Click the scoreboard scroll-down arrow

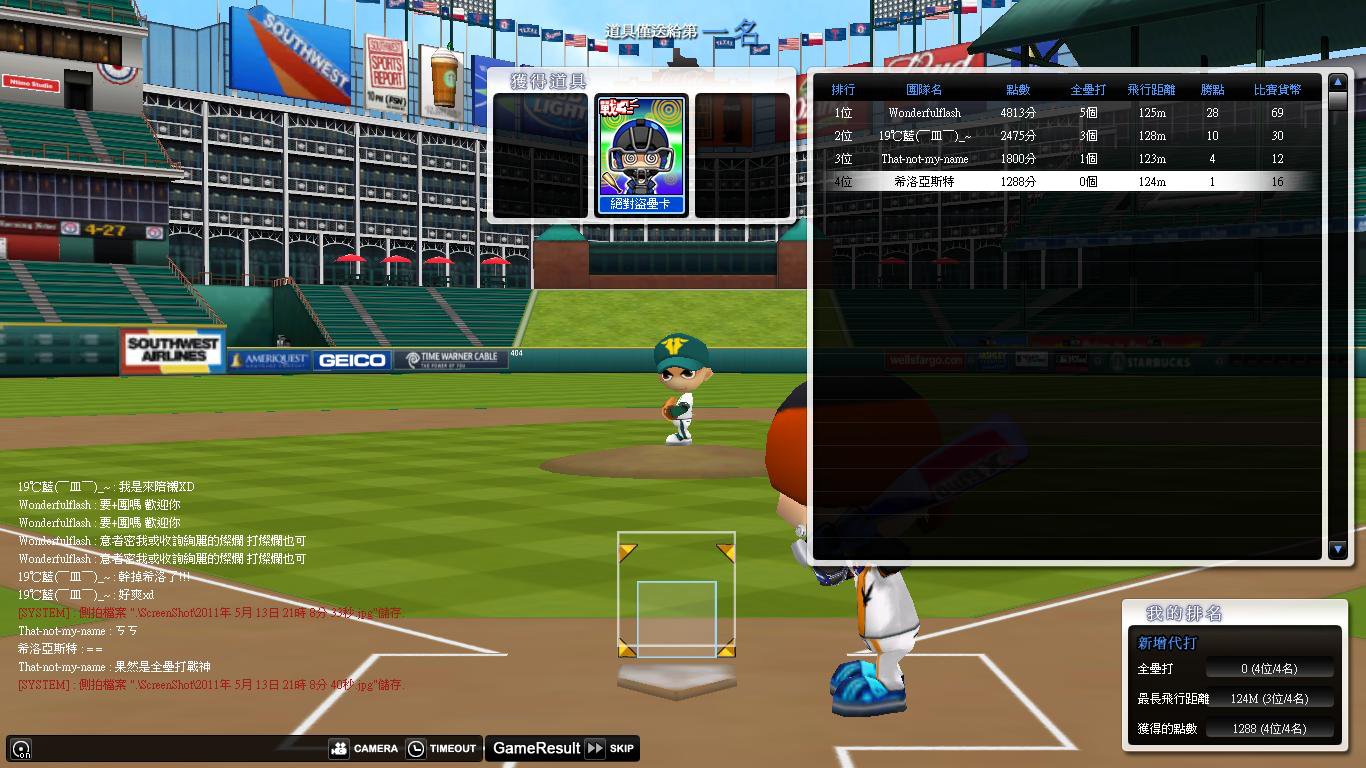pos(1338,548)
